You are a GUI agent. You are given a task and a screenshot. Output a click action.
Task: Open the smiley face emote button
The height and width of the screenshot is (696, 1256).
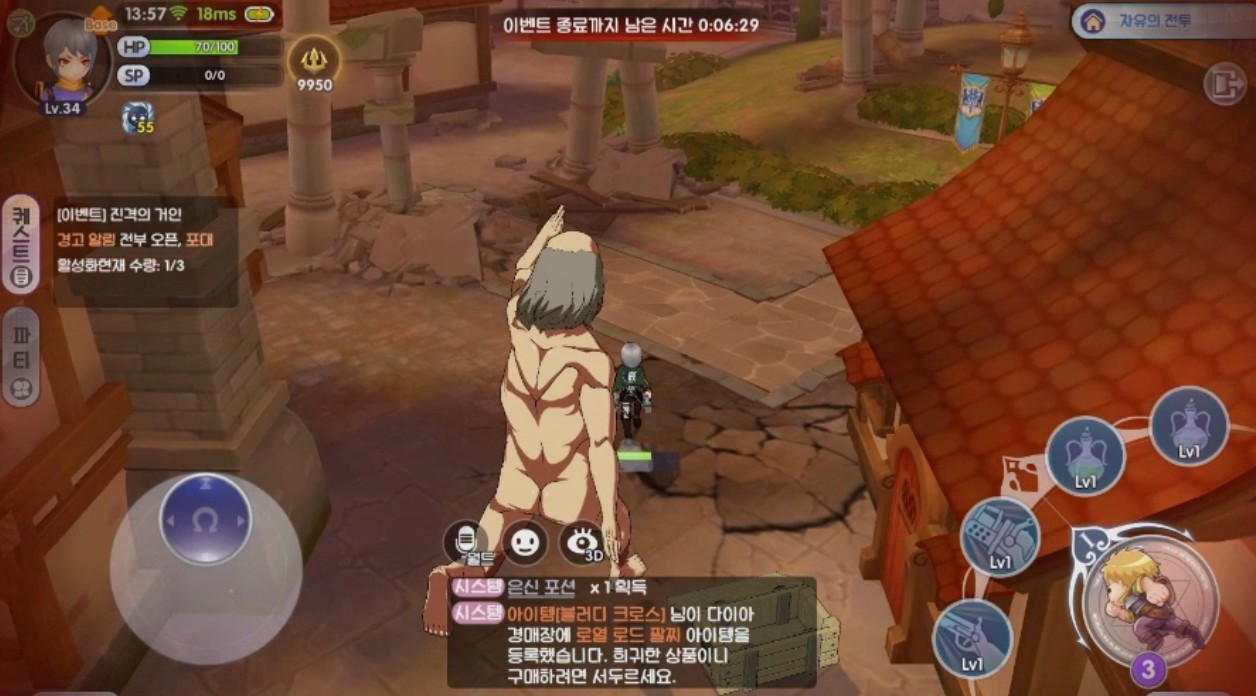coord(525,543)
